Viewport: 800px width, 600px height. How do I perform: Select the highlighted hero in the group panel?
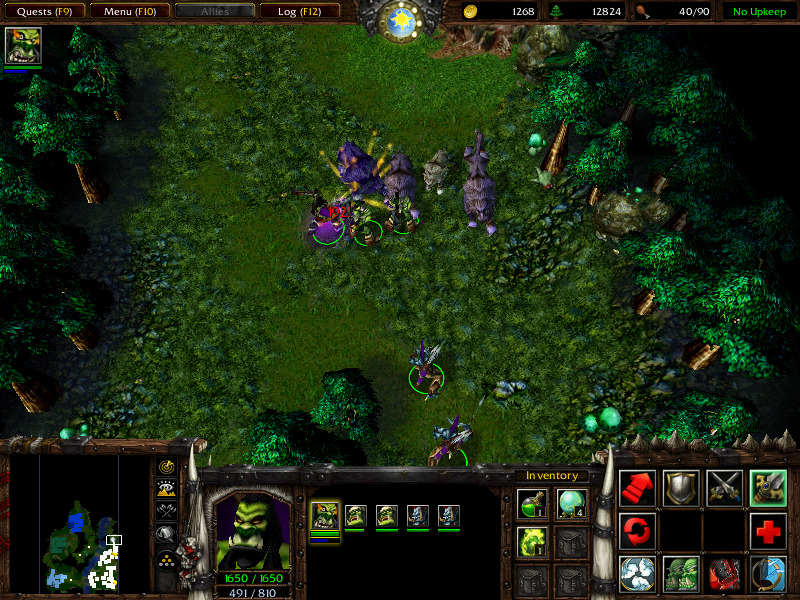coord(326,516)
